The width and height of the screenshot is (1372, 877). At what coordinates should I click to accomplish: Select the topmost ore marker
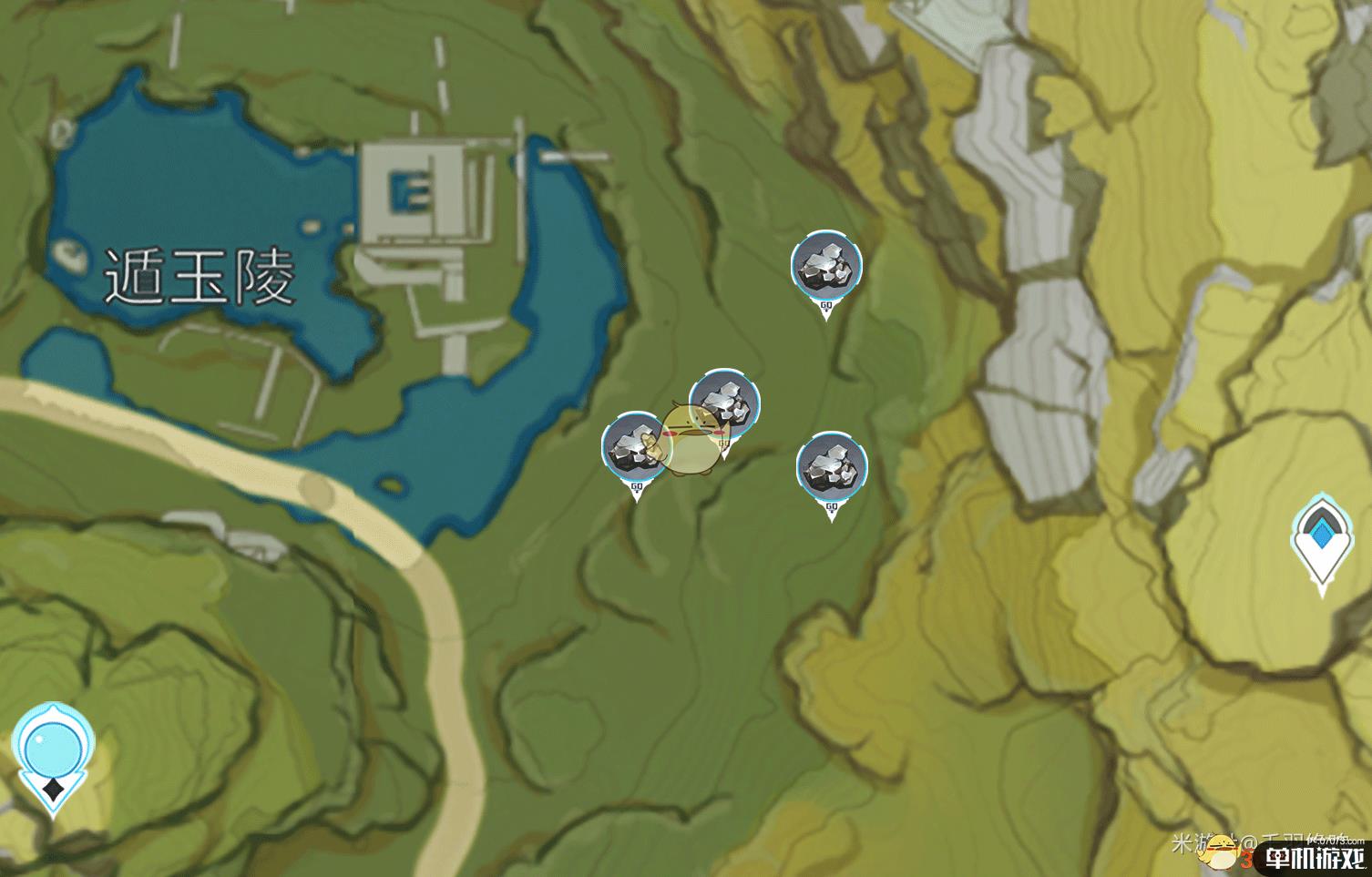826,266
